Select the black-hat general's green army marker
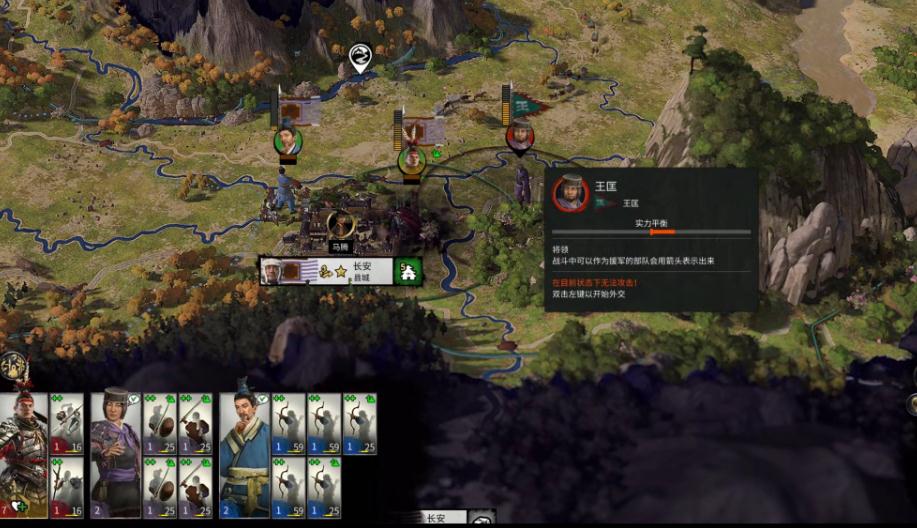The width and height of the screenshot is (917, 528). (x=288, y=140)
